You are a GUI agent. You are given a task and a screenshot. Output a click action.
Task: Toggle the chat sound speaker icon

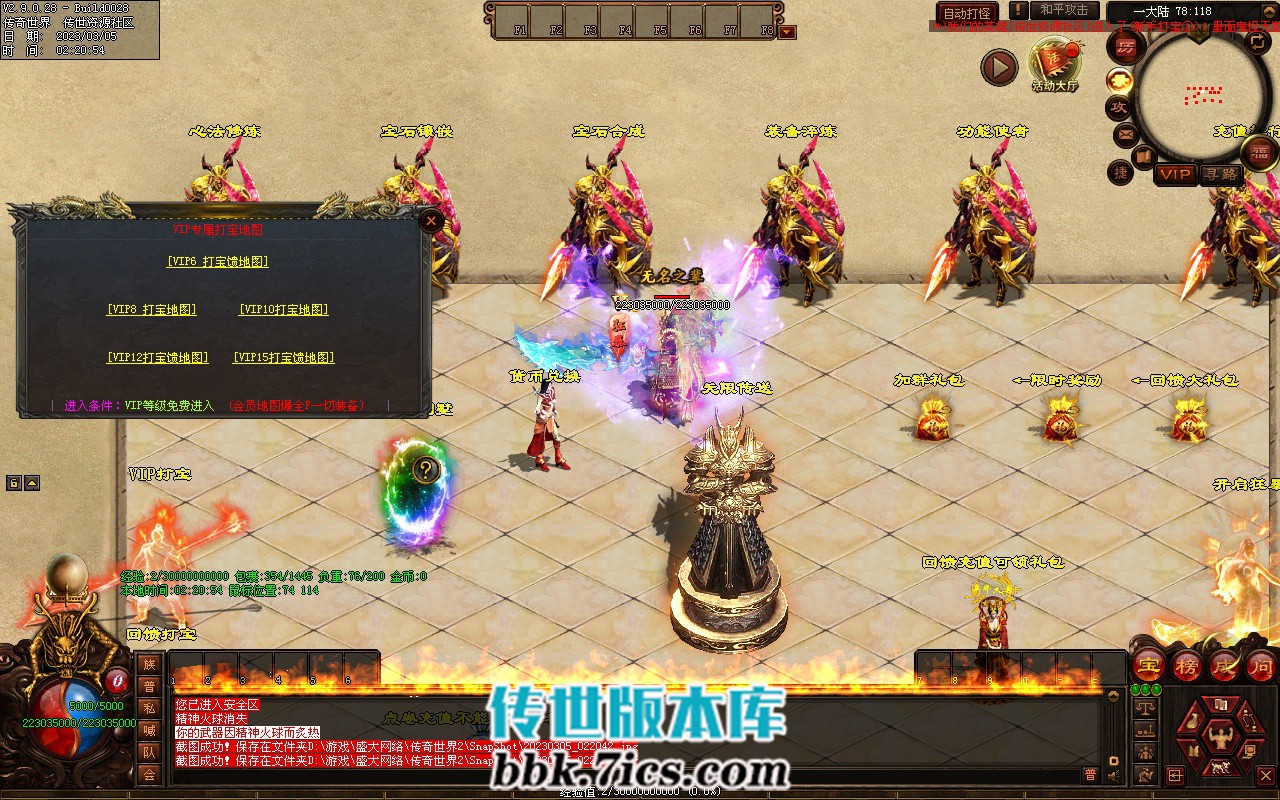tap(1113, 774)
